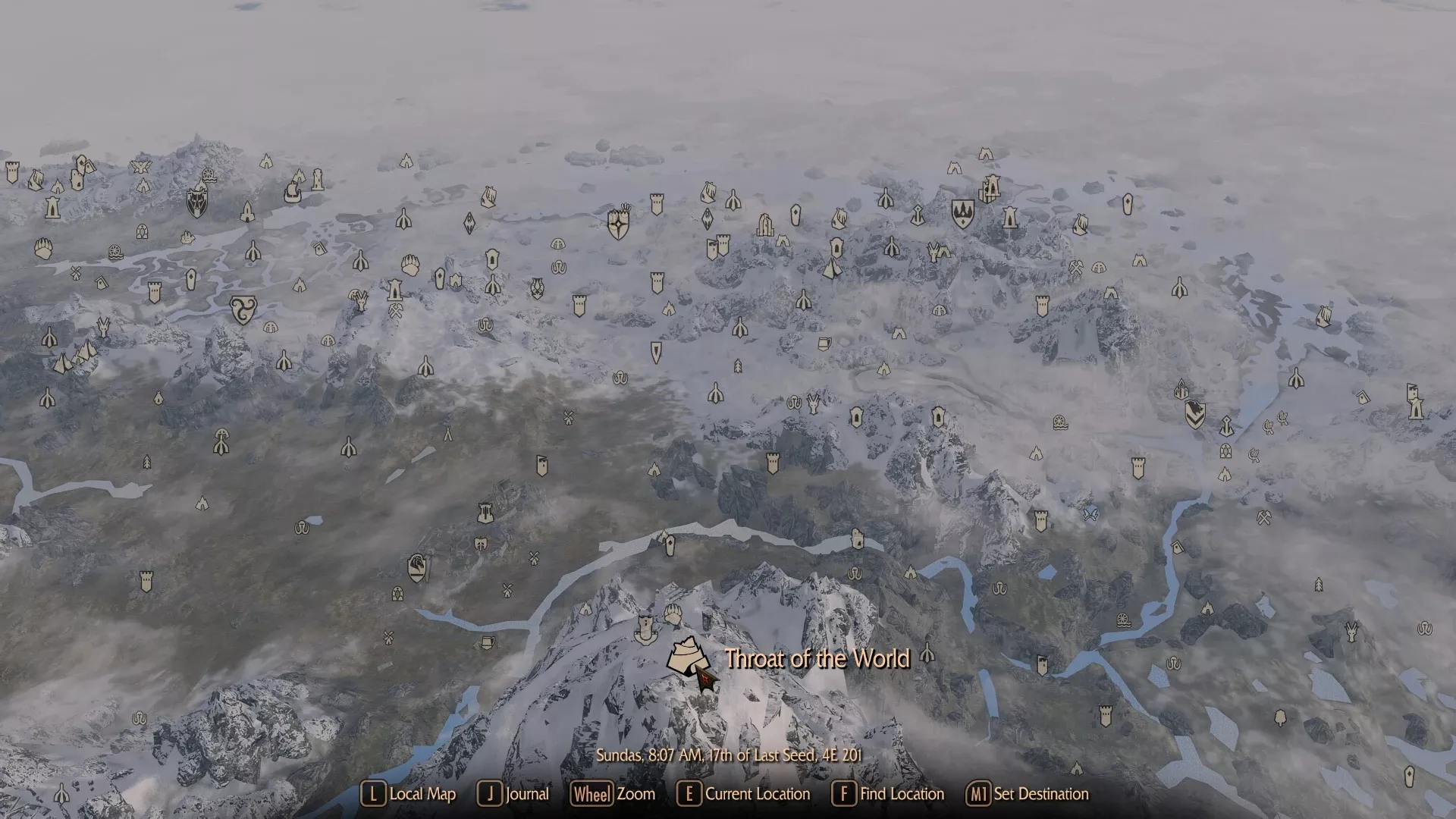Select the red player arrow marker
The height and width of the screenshot is (819, 1456).
click(x=705, y=682)
